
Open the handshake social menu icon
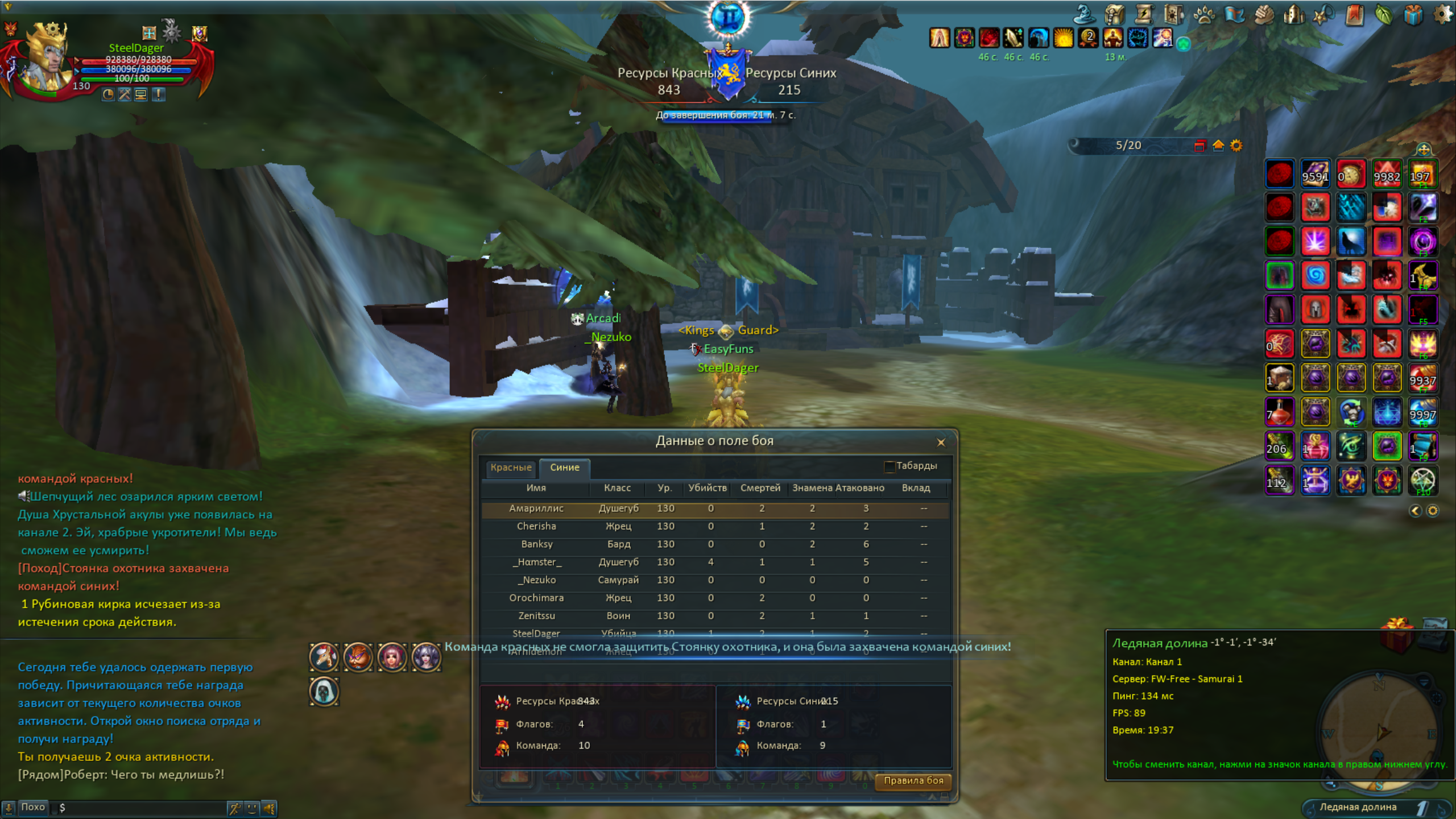tap(1264, 15)
